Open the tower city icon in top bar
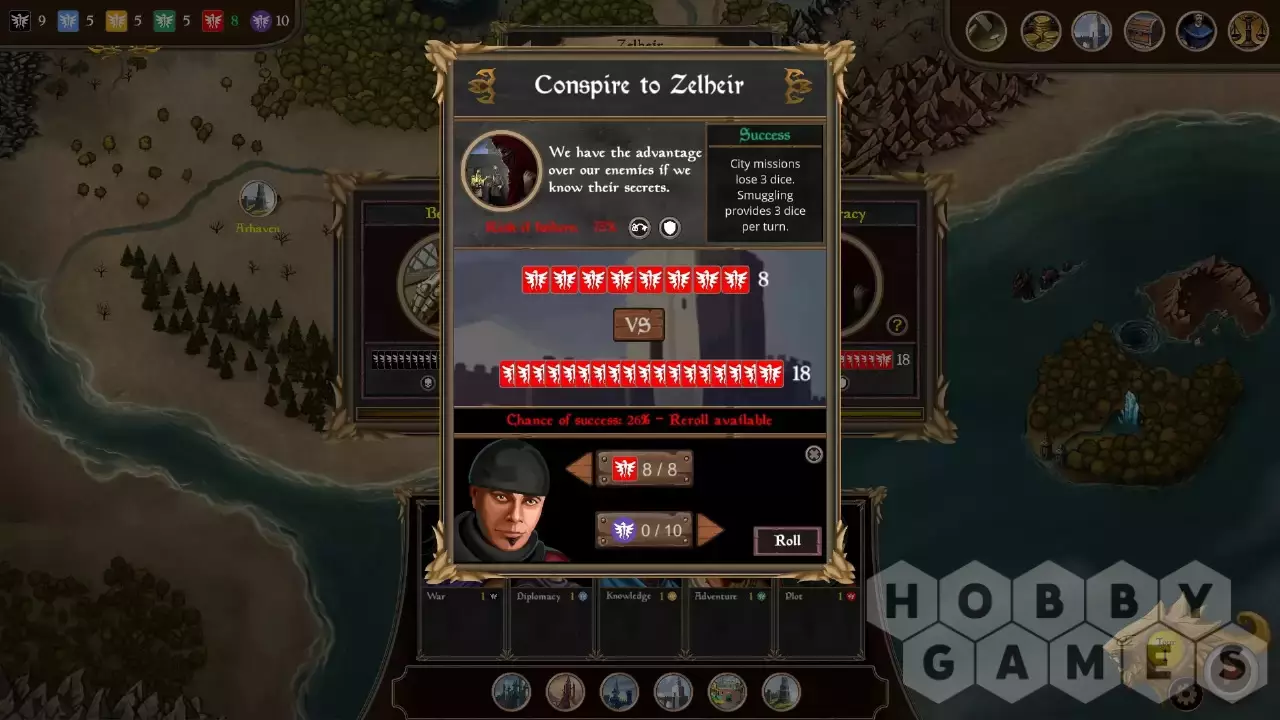1280x720 pixels. (x=1092, y=31)
